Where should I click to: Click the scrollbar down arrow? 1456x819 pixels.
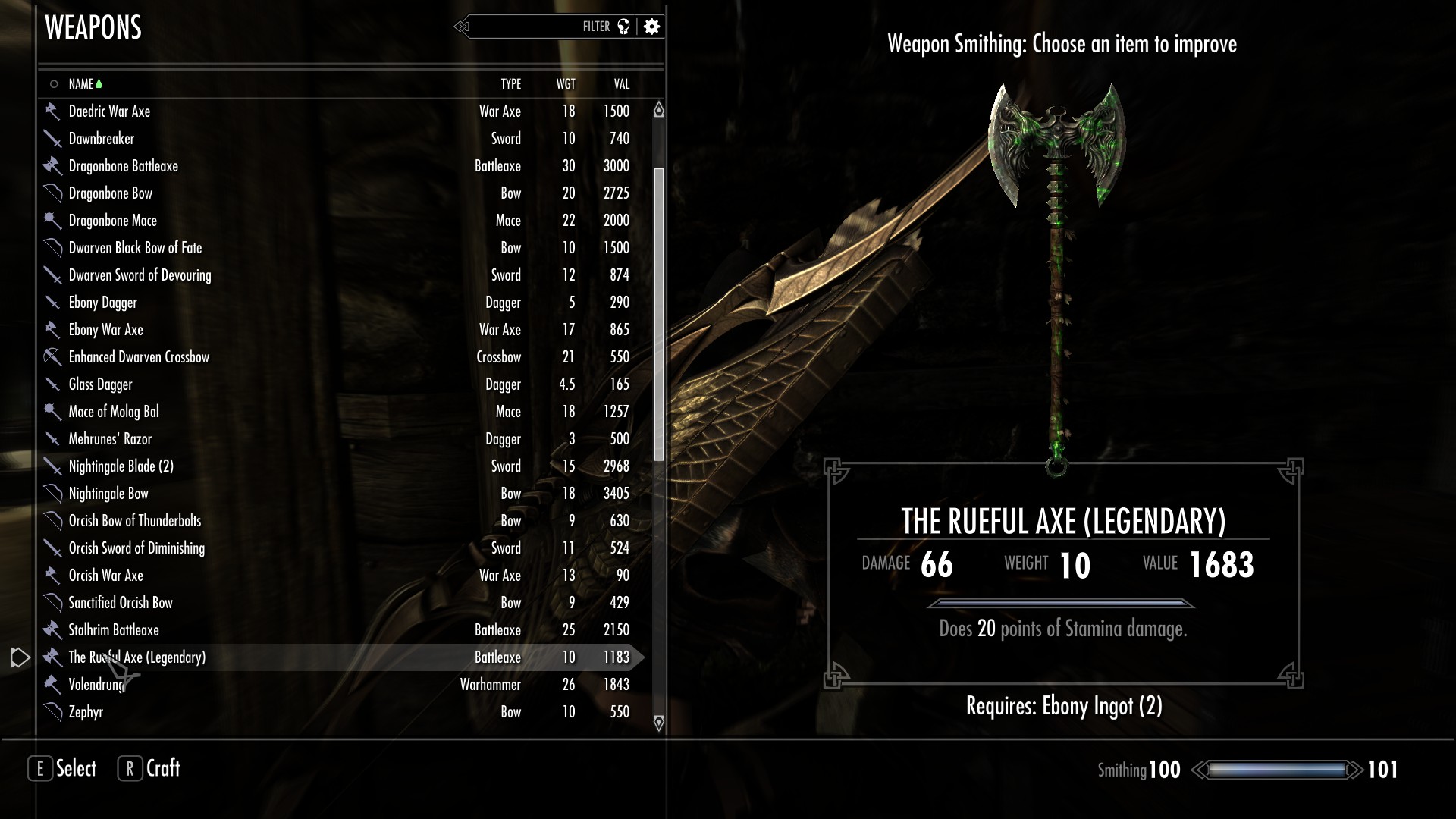[659, 723]
